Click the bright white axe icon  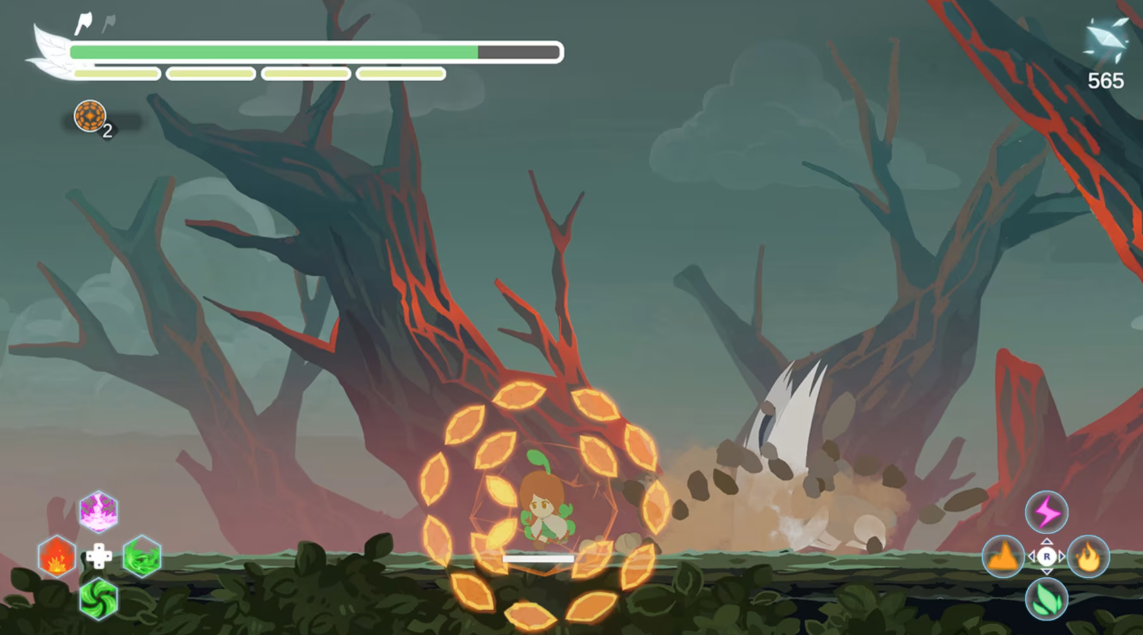click(84, 23)
